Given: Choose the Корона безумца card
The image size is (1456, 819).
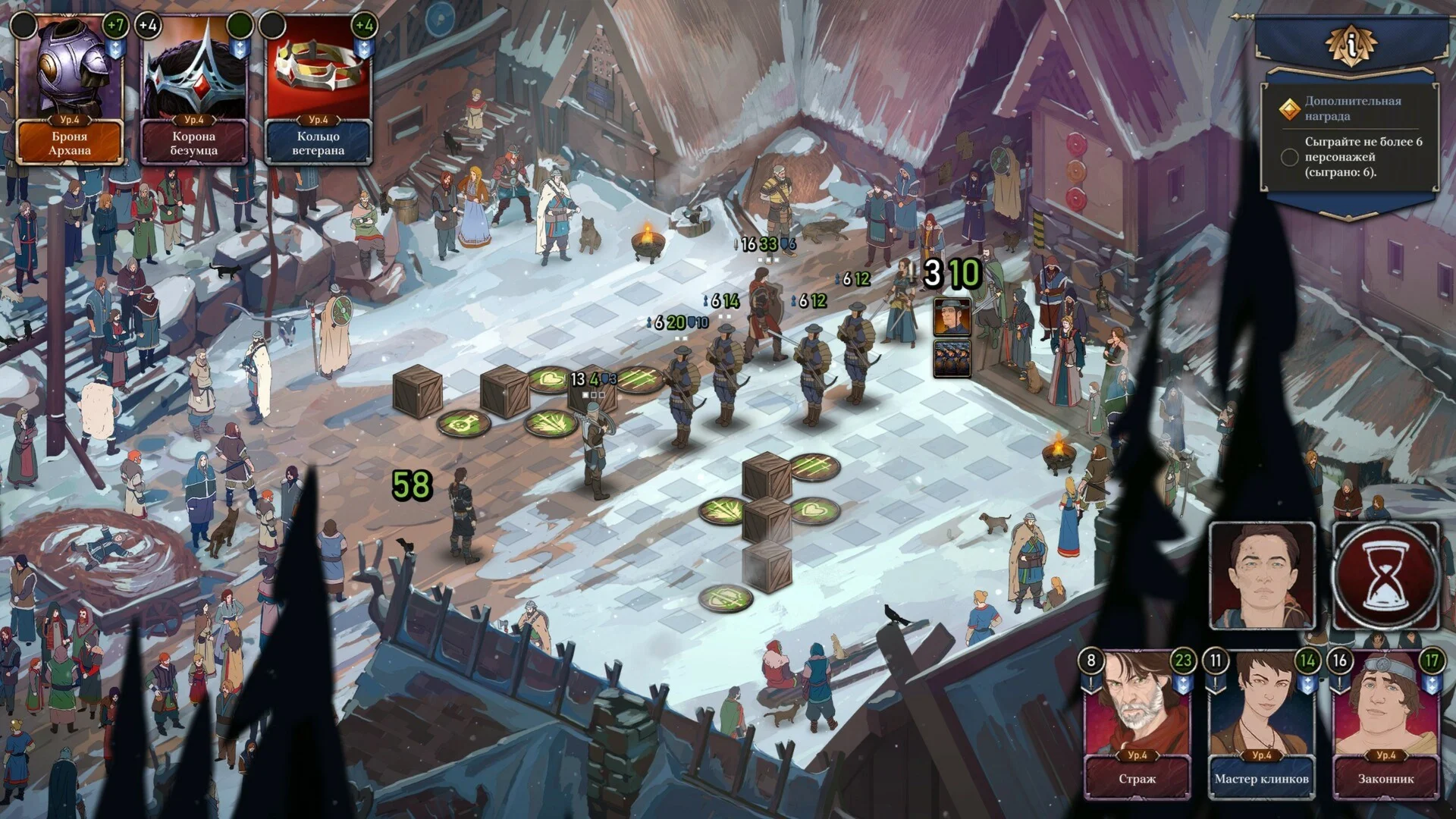Looking at the screenshot, I should point(194,91).
